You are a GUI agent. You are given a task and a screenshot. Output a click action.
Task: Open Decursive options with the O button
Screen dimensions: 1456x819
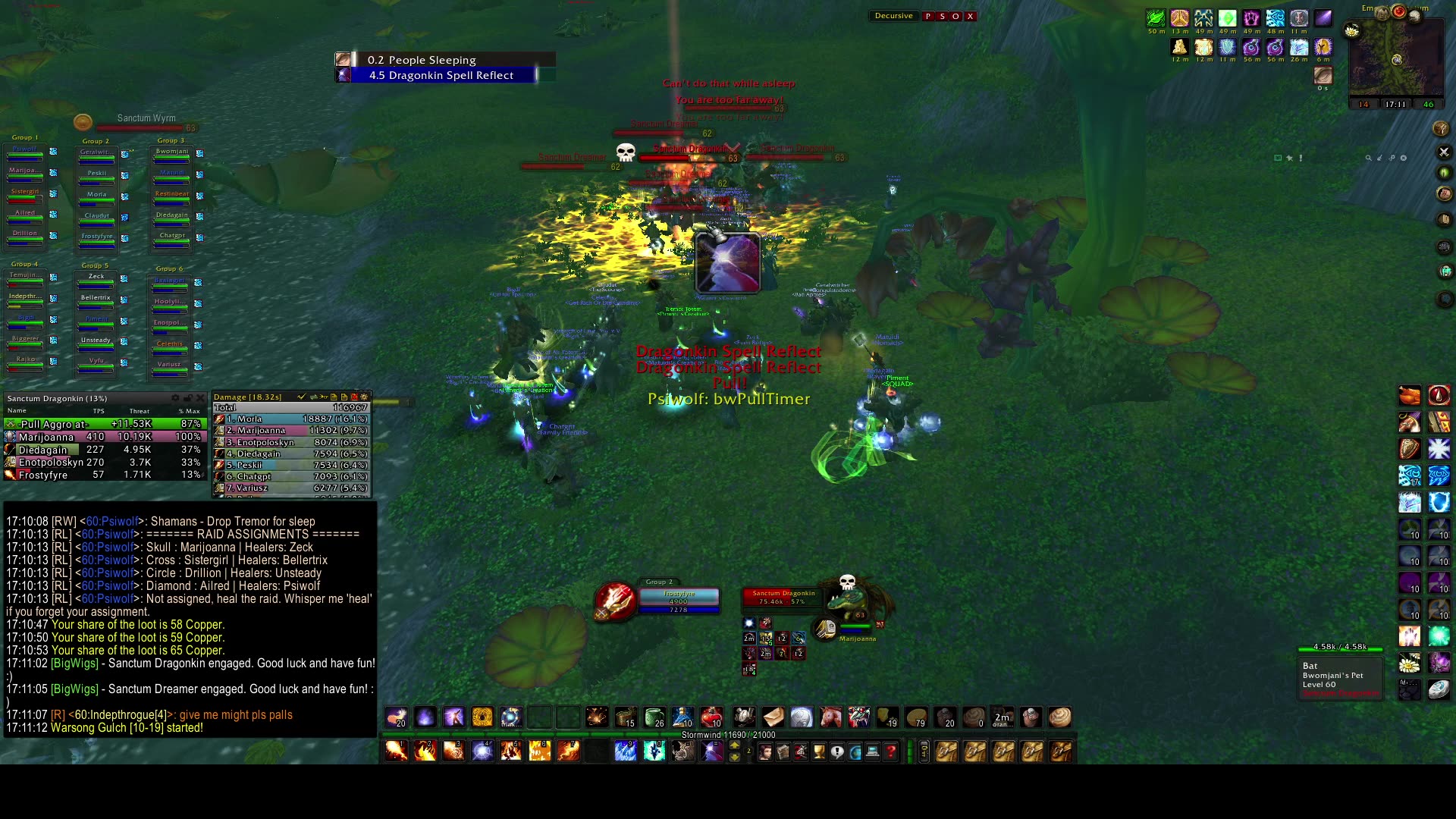955,16
